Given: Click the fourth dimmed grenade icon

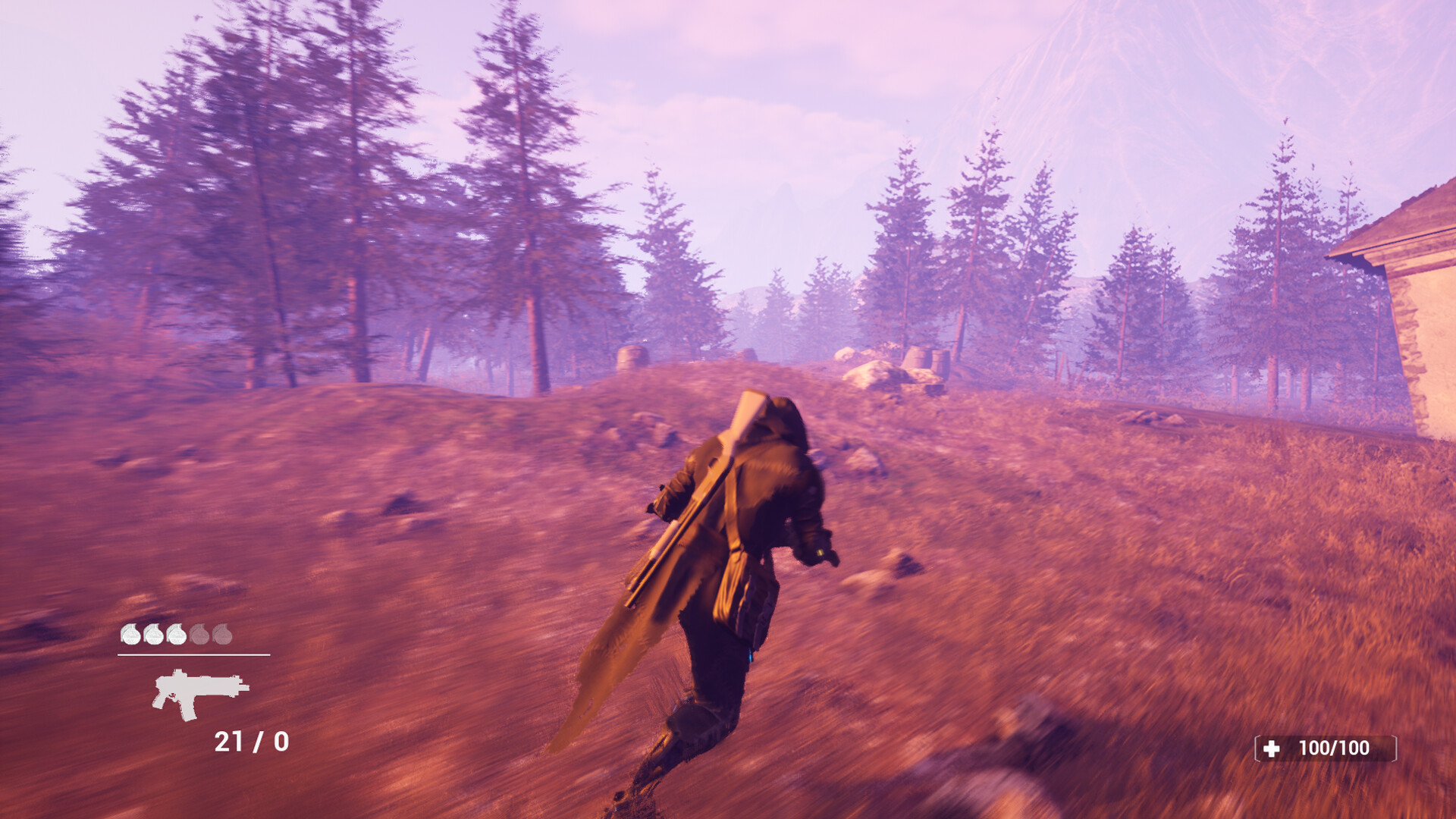Looking at the screenshot, I should click(199, 635).
